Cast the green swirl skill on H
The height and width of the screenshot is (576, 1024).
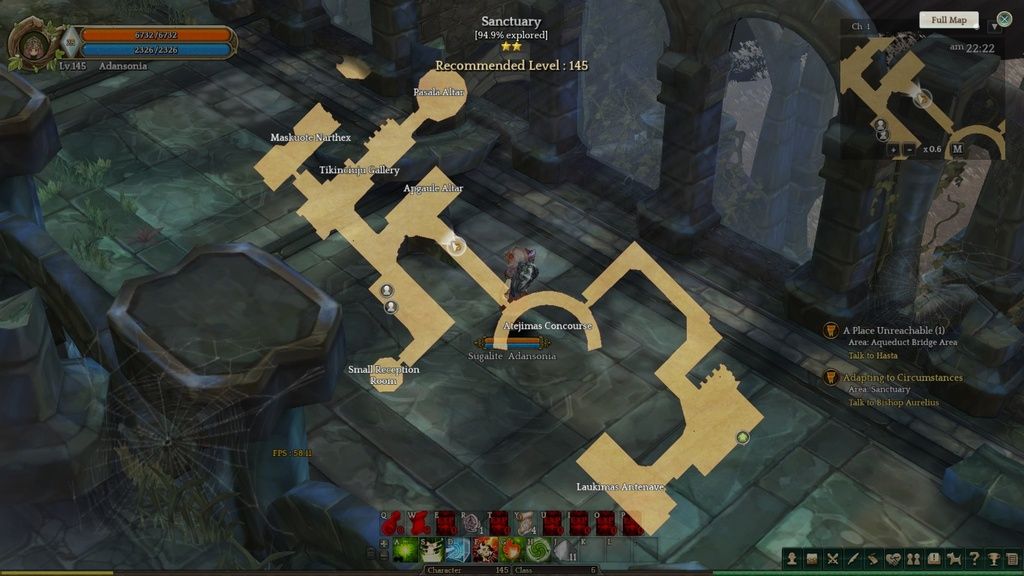(x=538, y=549)
